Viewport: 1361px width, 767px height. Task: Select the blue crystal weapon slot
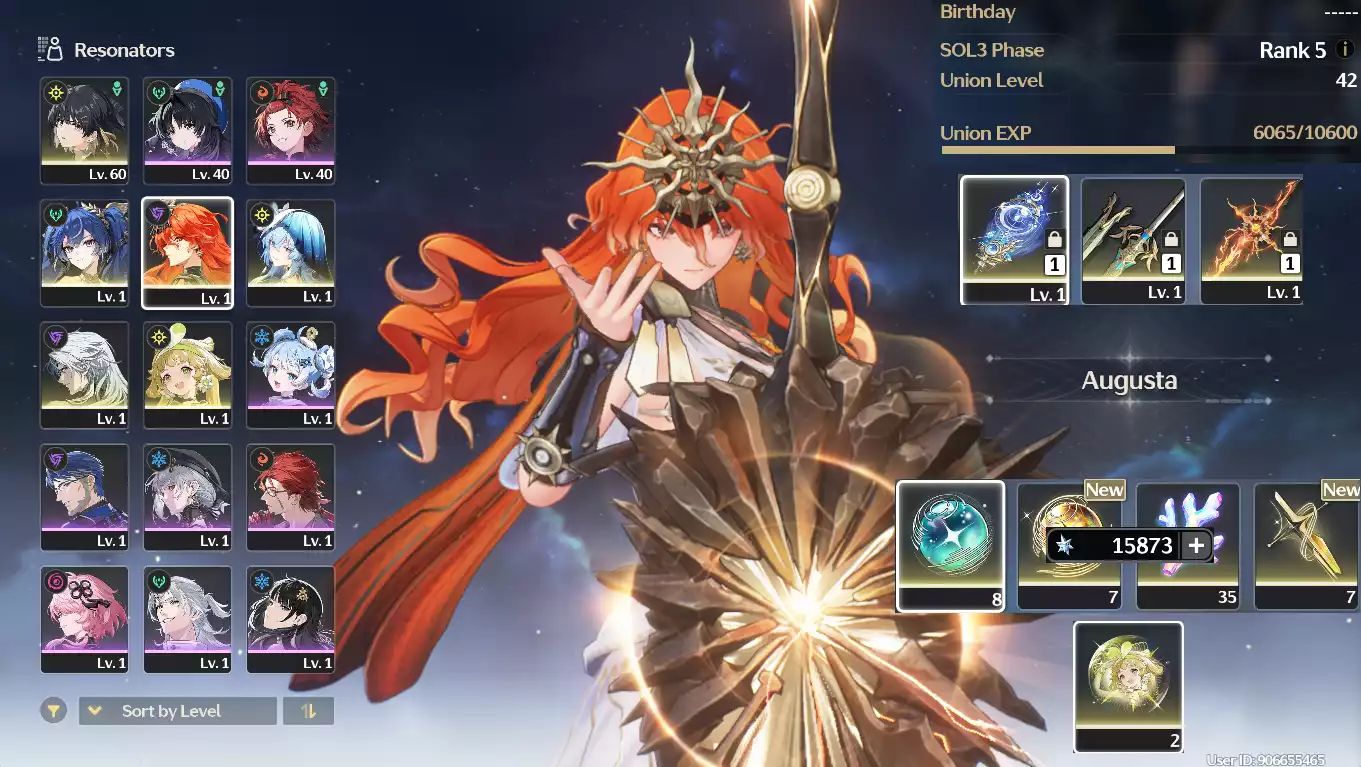[1014, 239]
